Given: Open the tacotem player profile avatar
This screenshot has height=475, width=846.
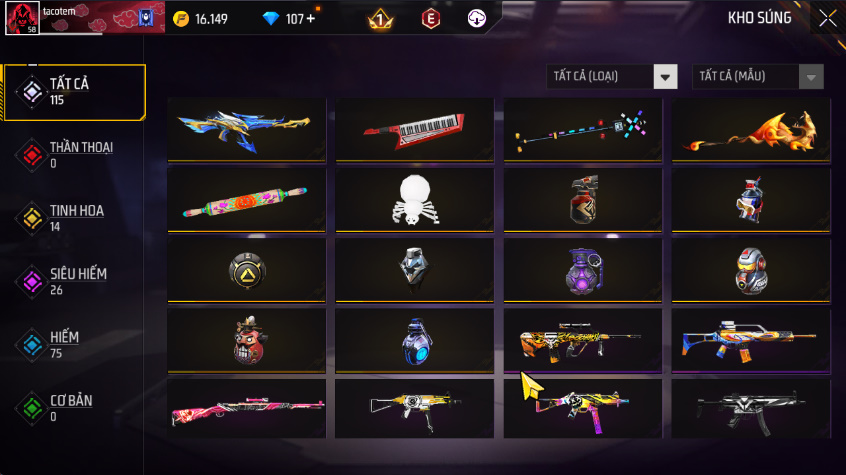Looking at the screenshot, I should coord(20,17).
